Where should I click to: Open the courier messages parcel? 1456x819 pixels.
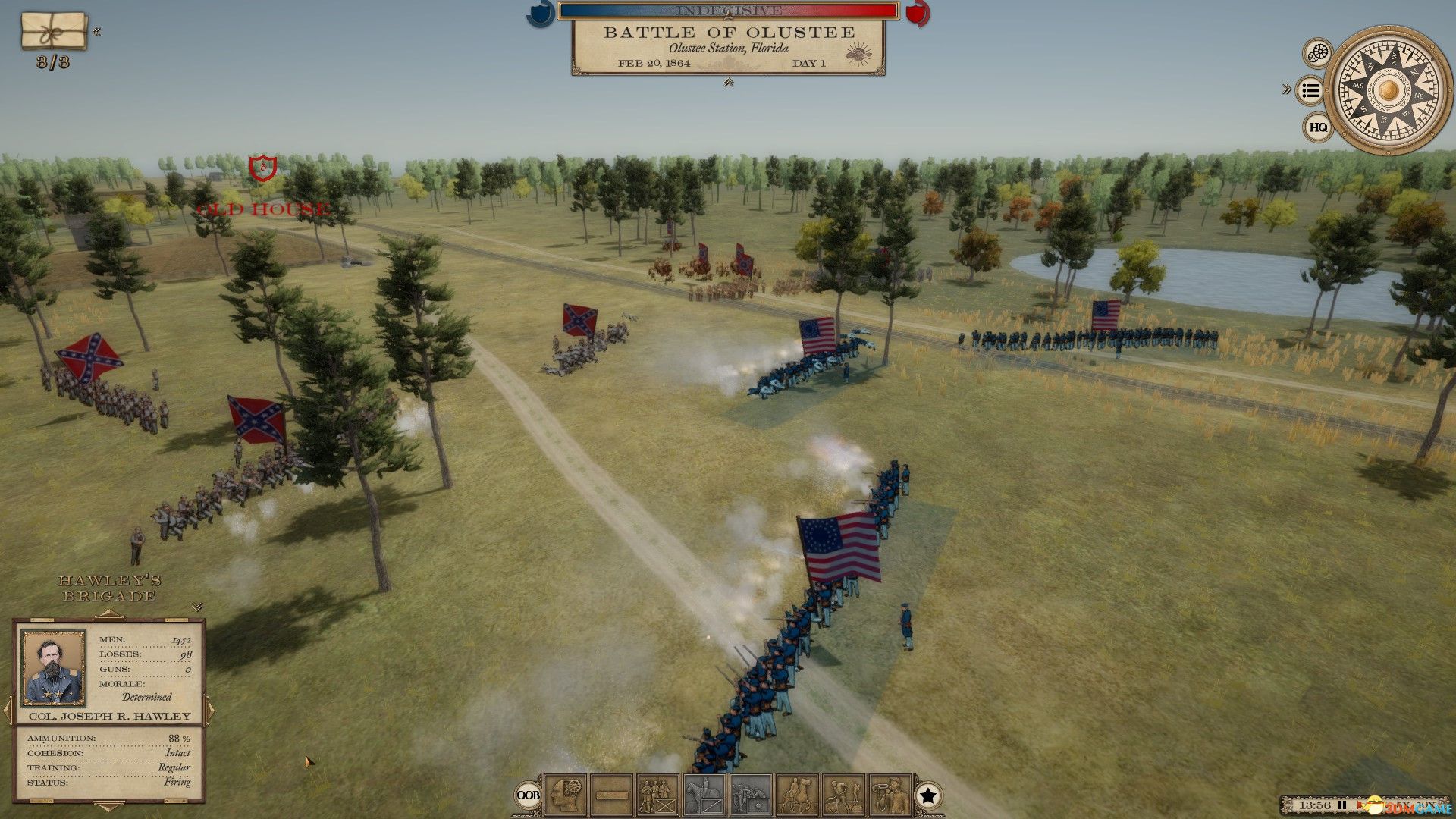(53, 30)
